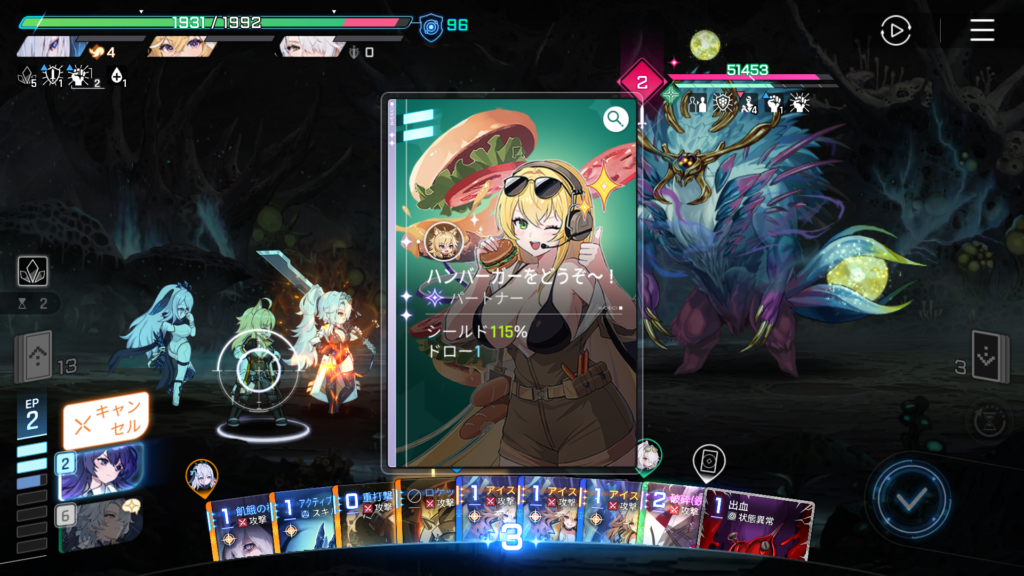Select the blonde character portrait in party bar
This screenshot has height=576, width=1024.
click(x=180, y=46)
